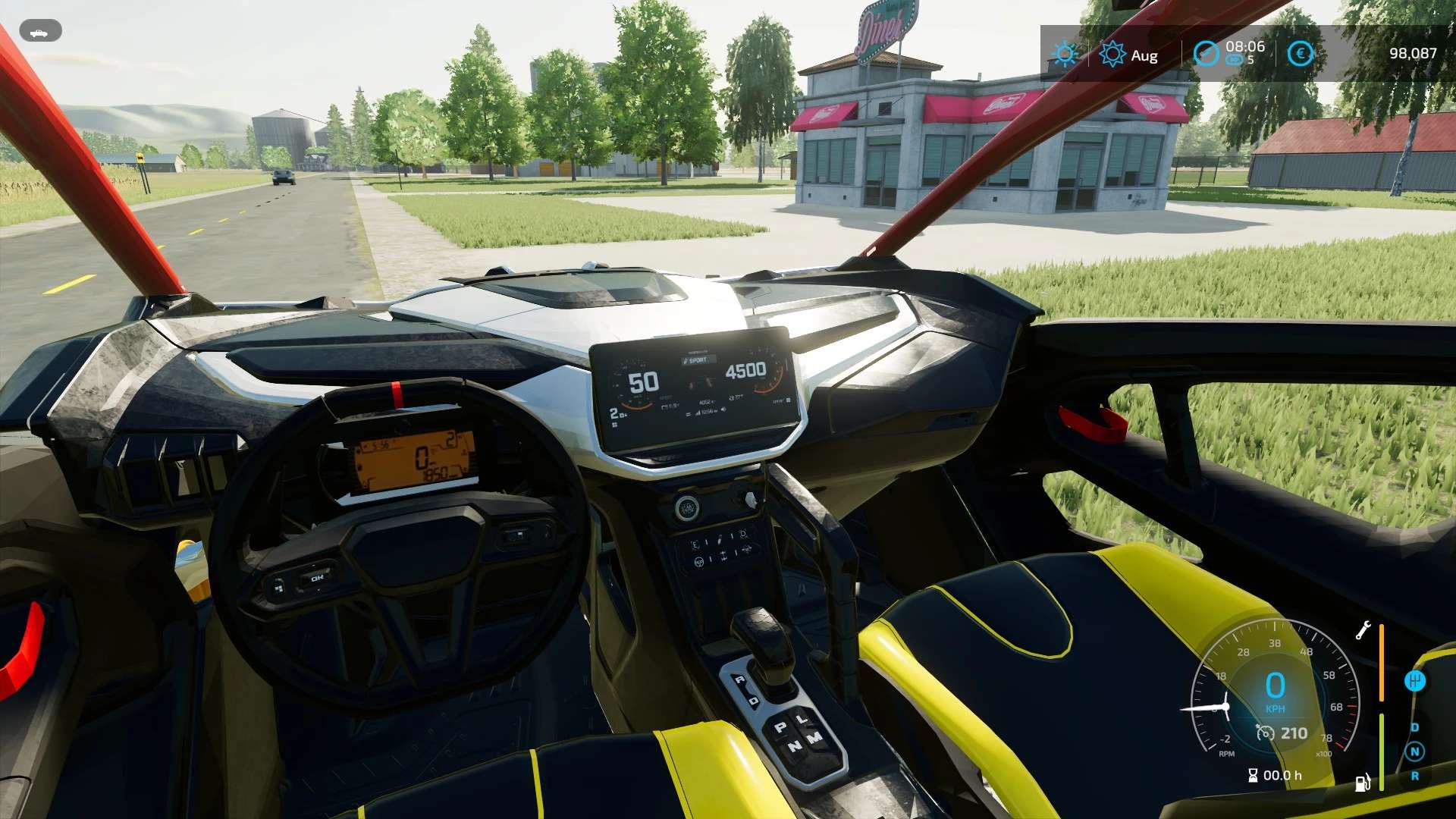The image size is (1456, 819).
Task: Toggle the cruise control speed icon
Action: click(1265, 733)
